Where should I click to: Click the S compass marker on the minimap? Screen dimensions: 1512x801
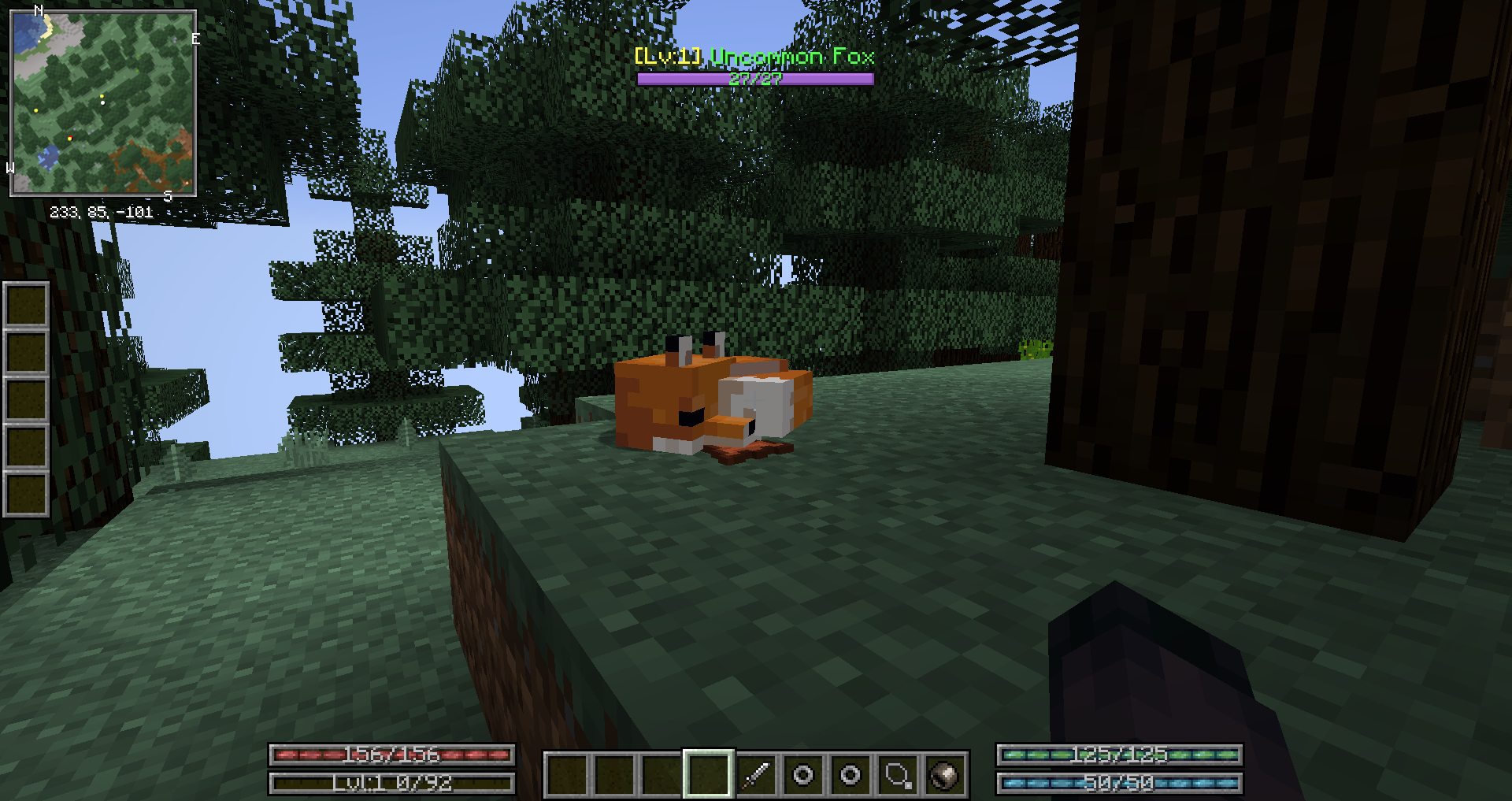tap(168, 195)
